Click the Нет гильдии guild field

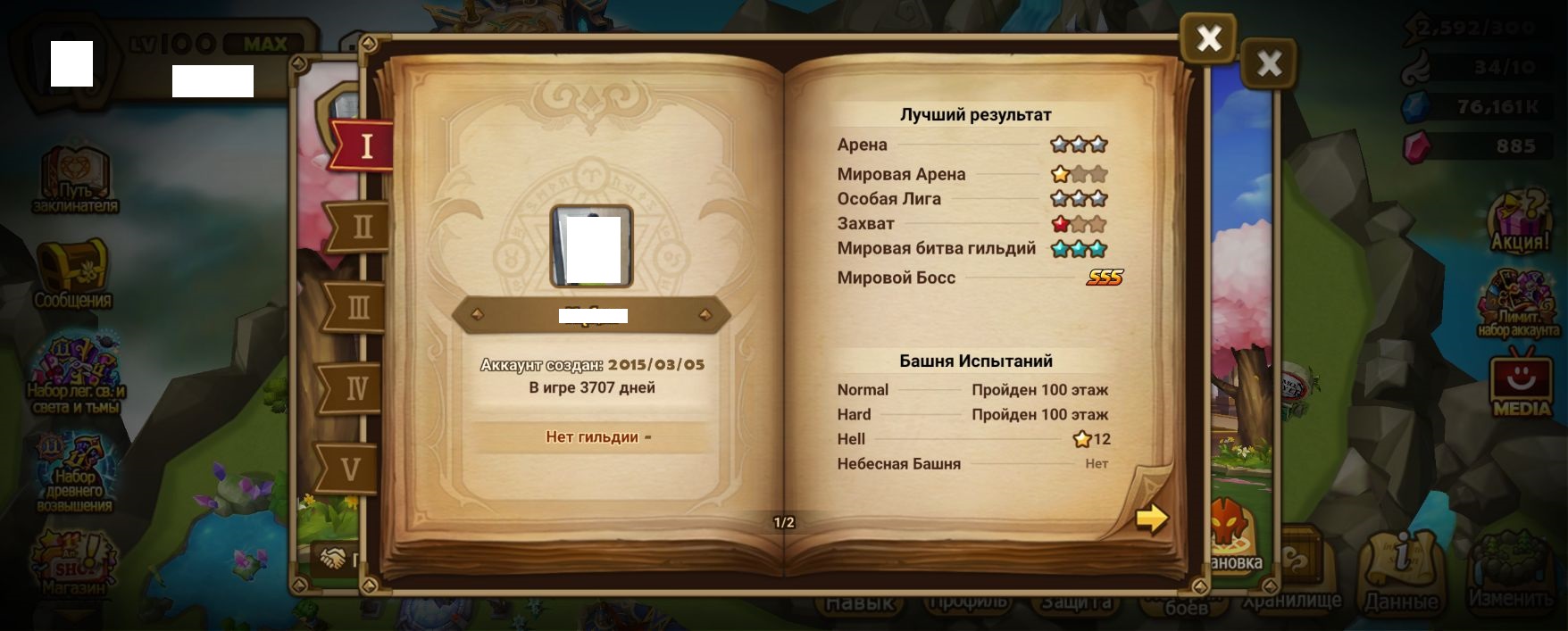coord(593,437)
